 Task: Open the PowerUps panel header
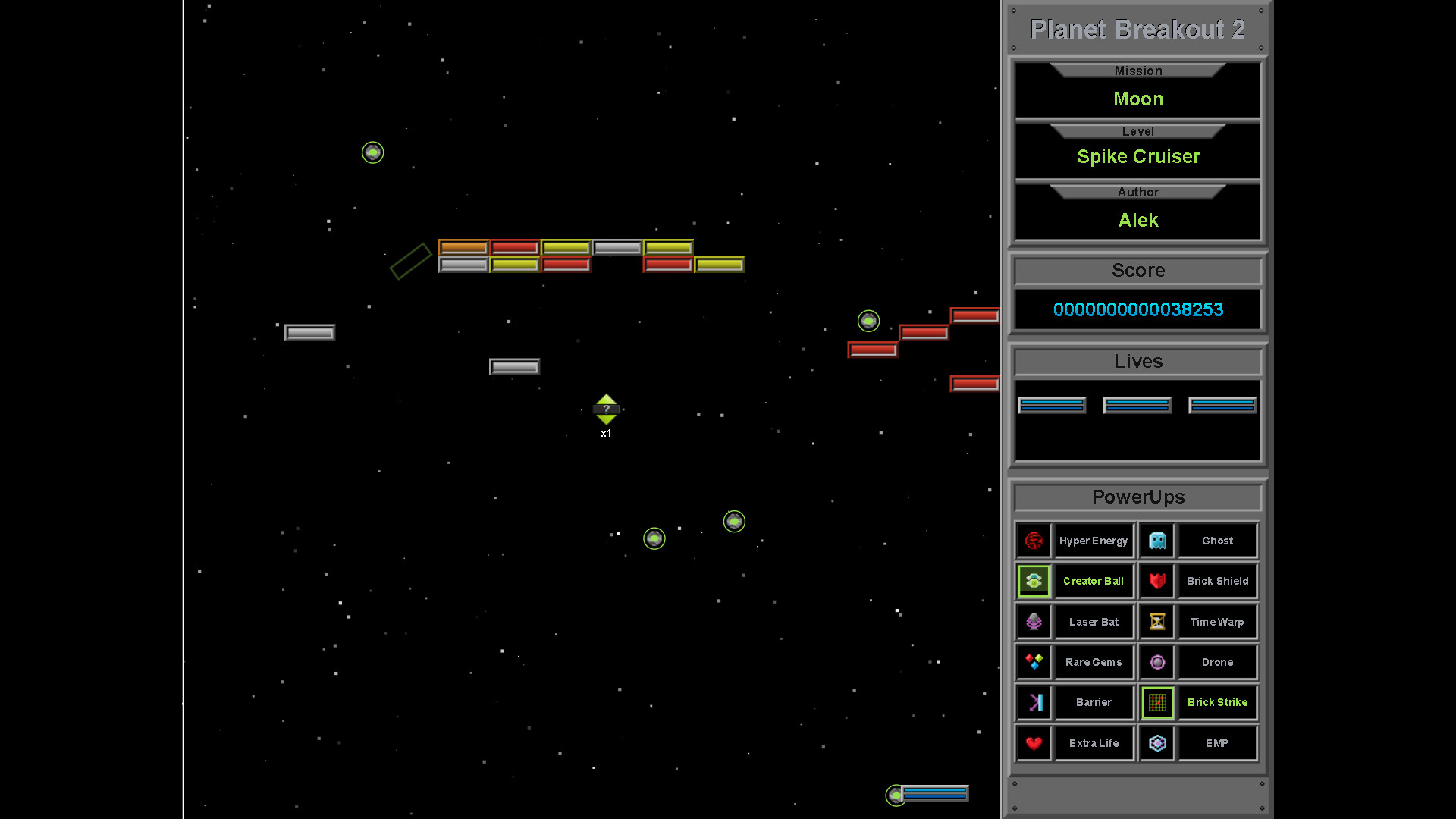(x=1137, y=497)
